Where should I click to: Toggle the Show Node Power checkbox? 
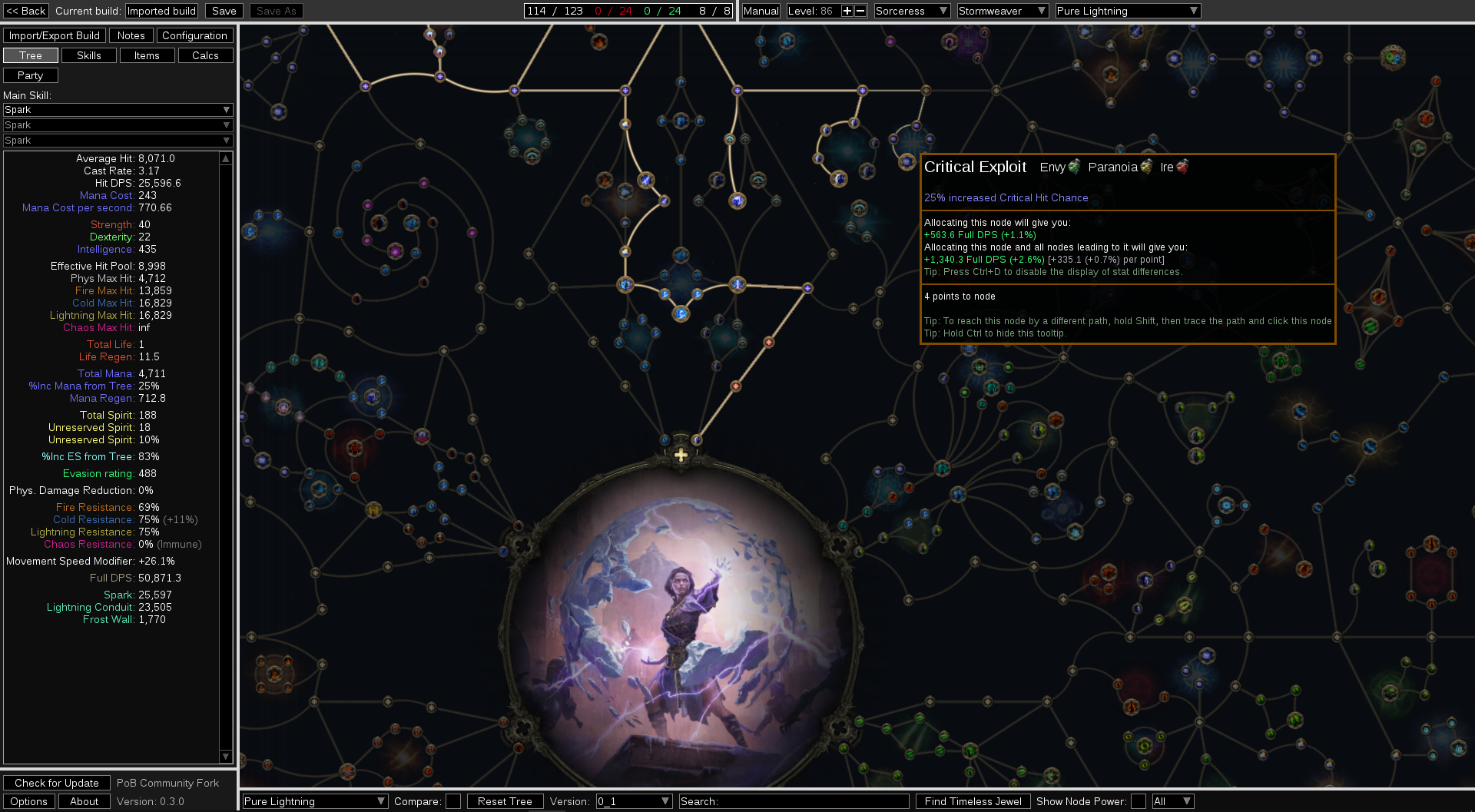click(1138, 800)
